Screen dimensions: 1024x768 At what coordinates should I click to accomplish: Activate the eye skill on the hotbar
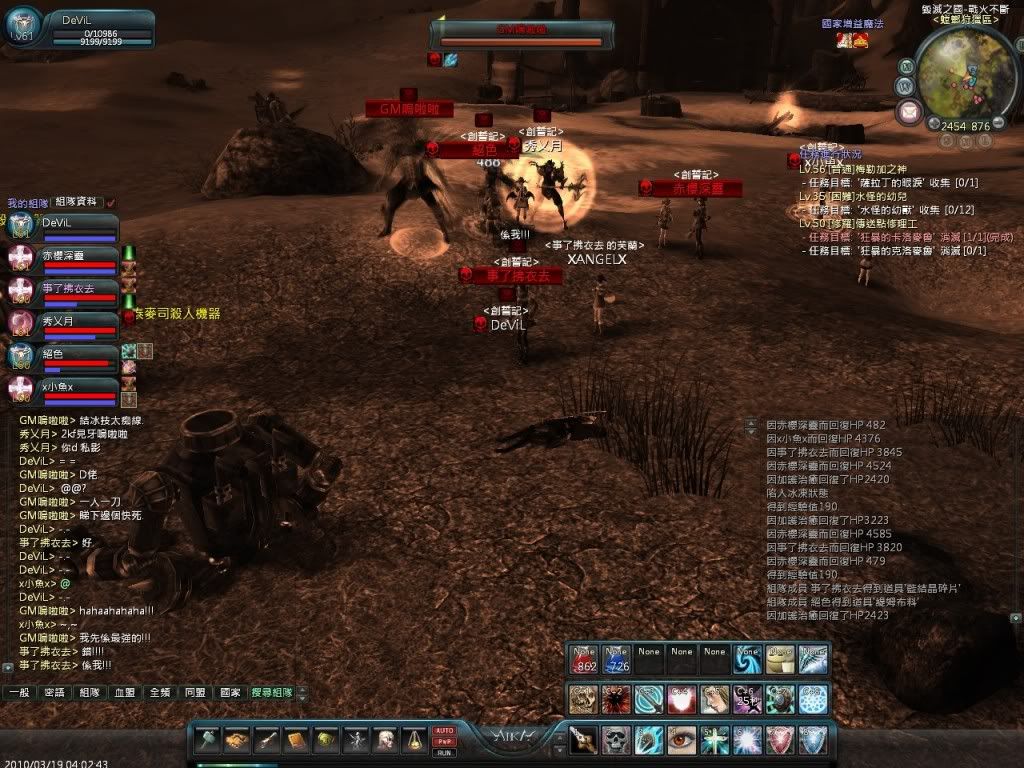click(682, 740)
